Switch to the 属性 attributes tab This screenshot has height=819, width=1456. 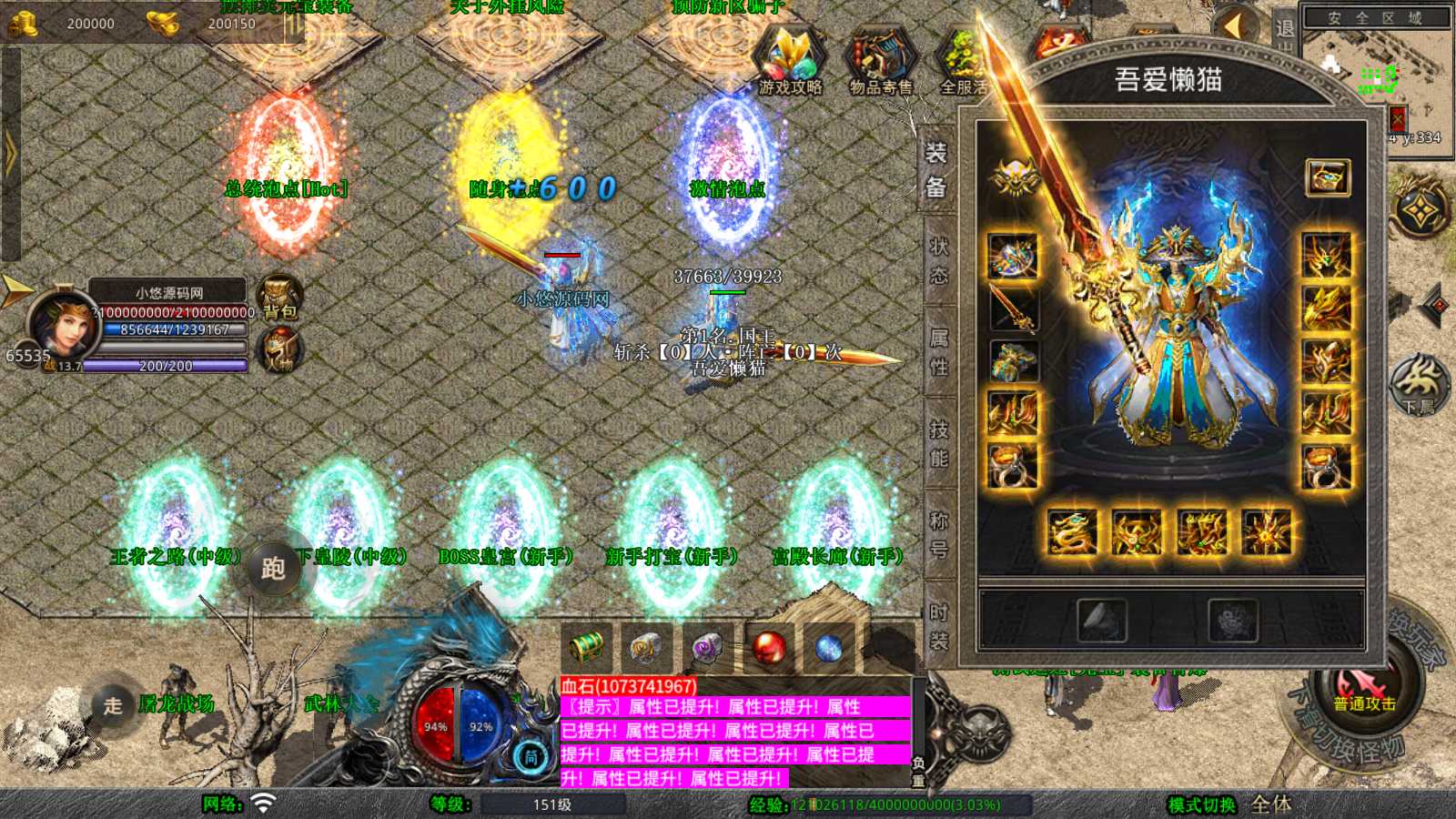coord(938,352)
